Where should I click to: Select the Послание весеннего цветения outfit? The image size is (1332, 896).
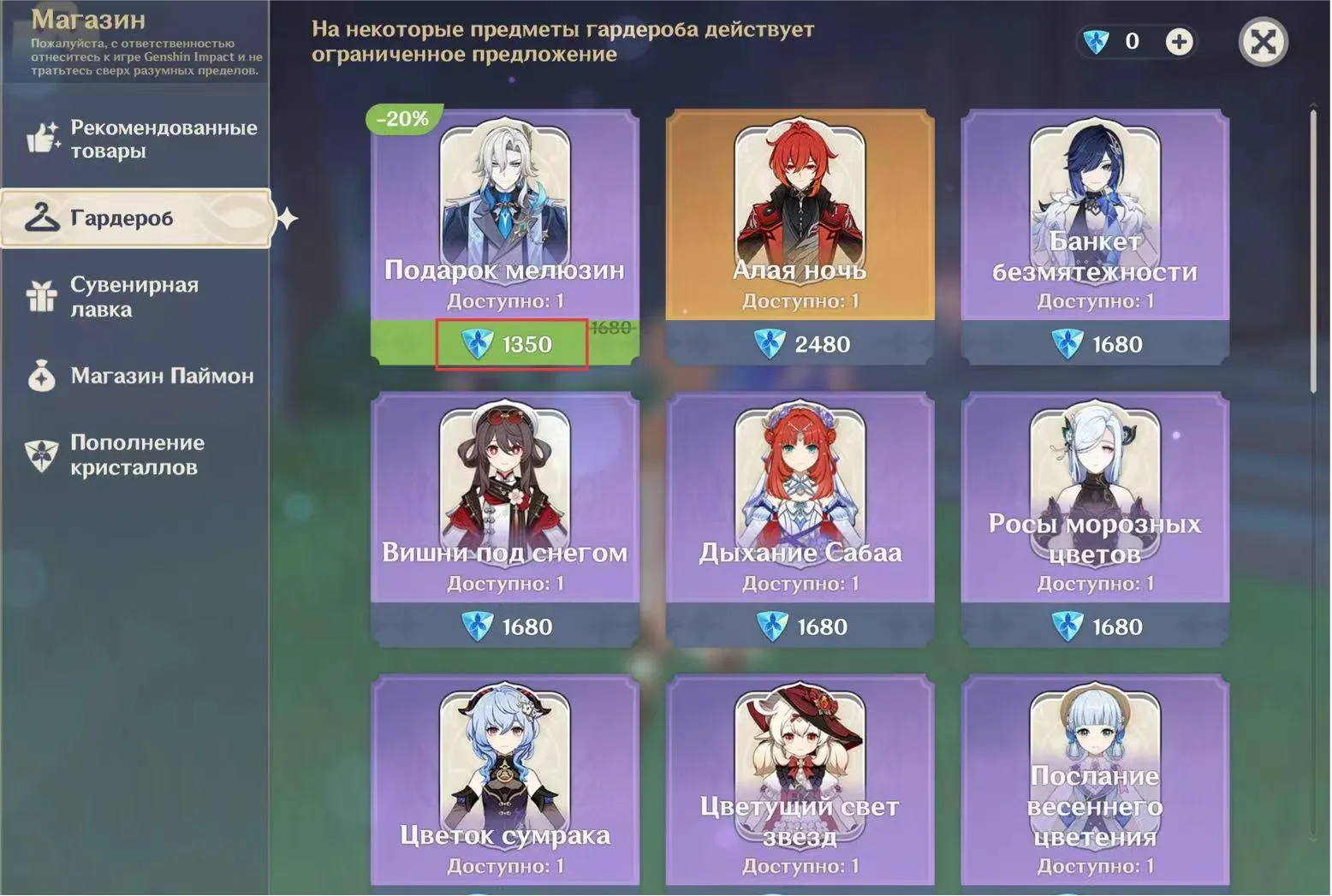[1095, 779]
